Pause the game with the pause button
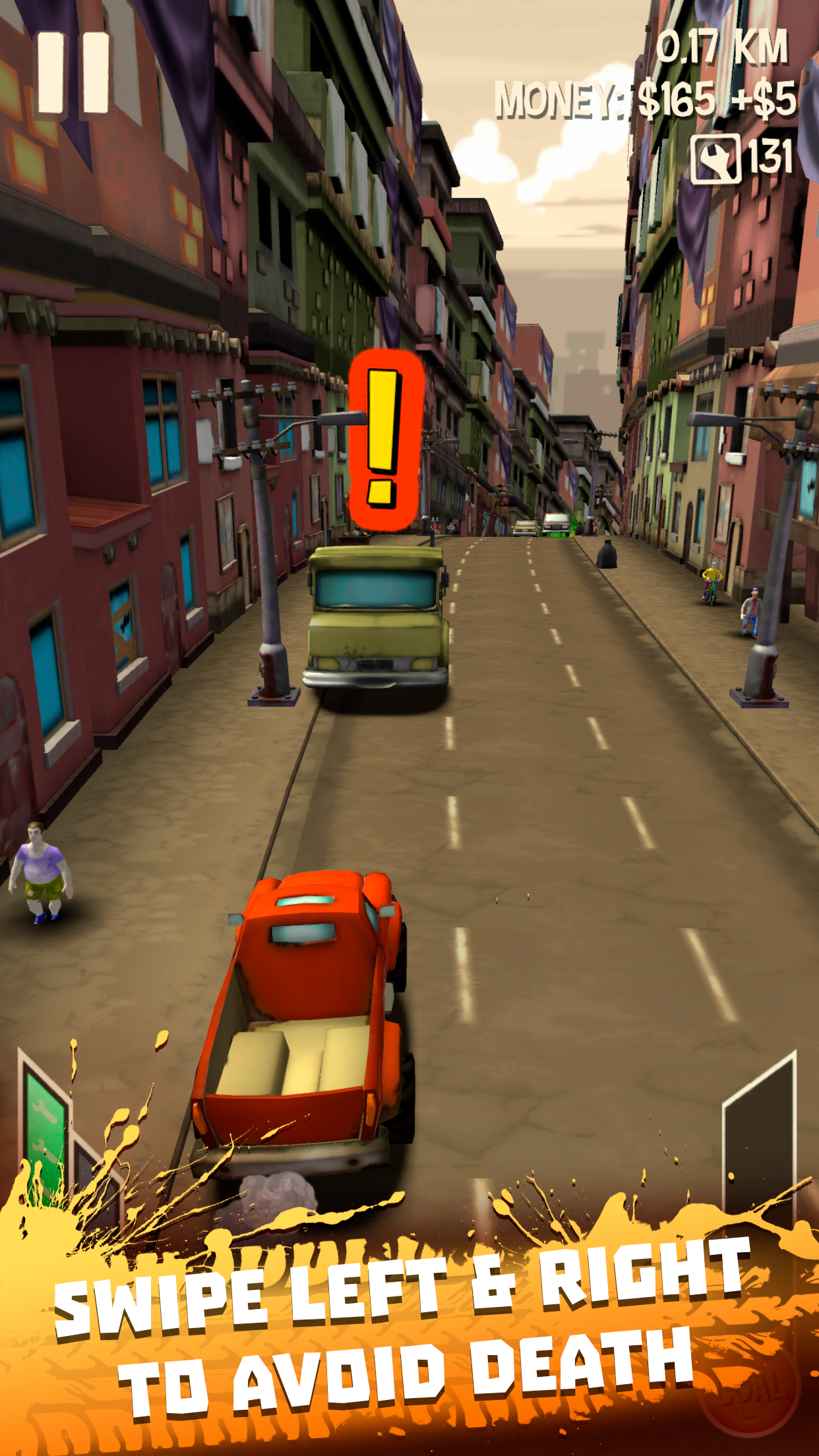 click(x=73, y=73)
